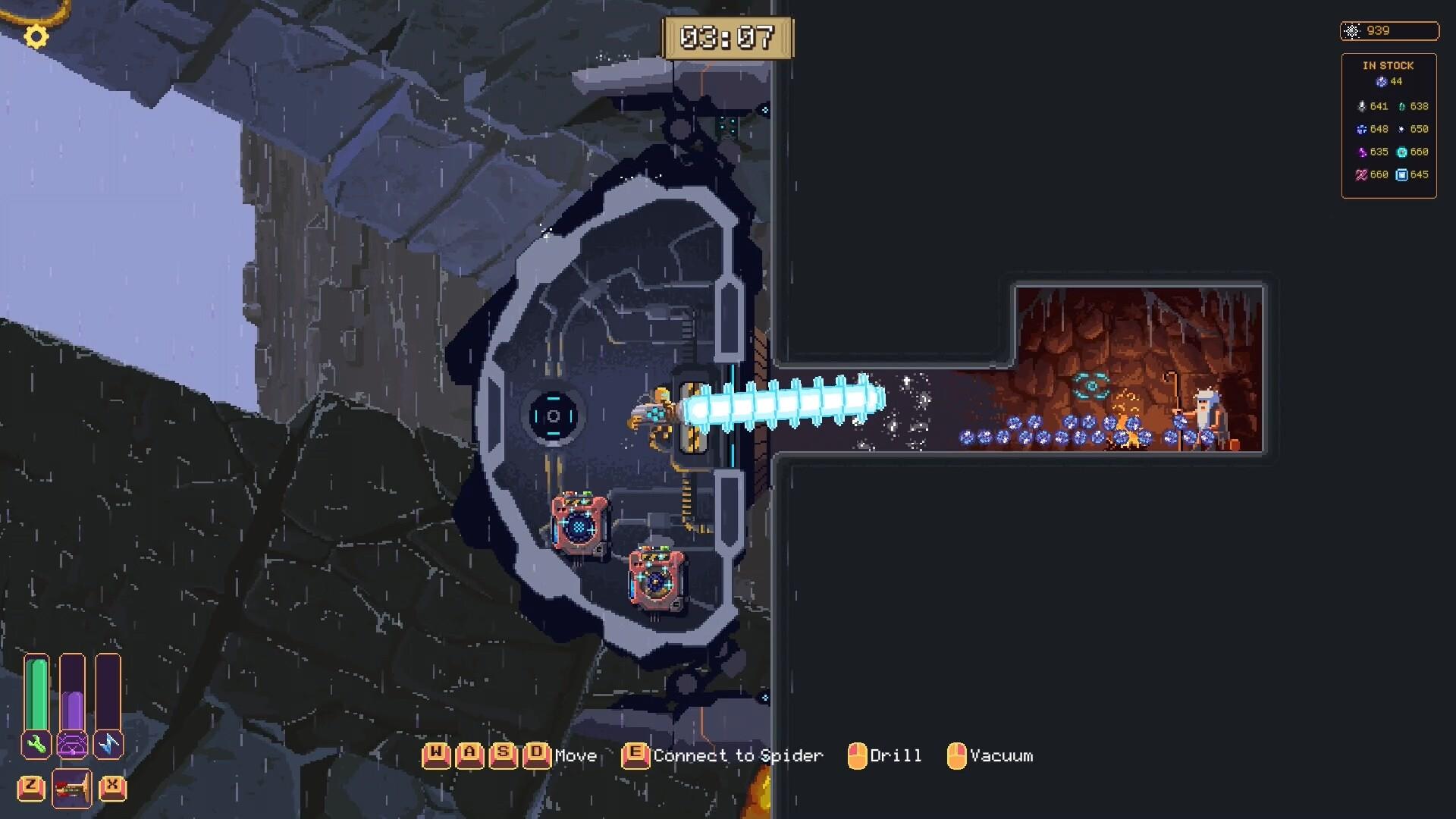Click the pink crystal icon showing 660
1456x819 pixels.
1360,174
